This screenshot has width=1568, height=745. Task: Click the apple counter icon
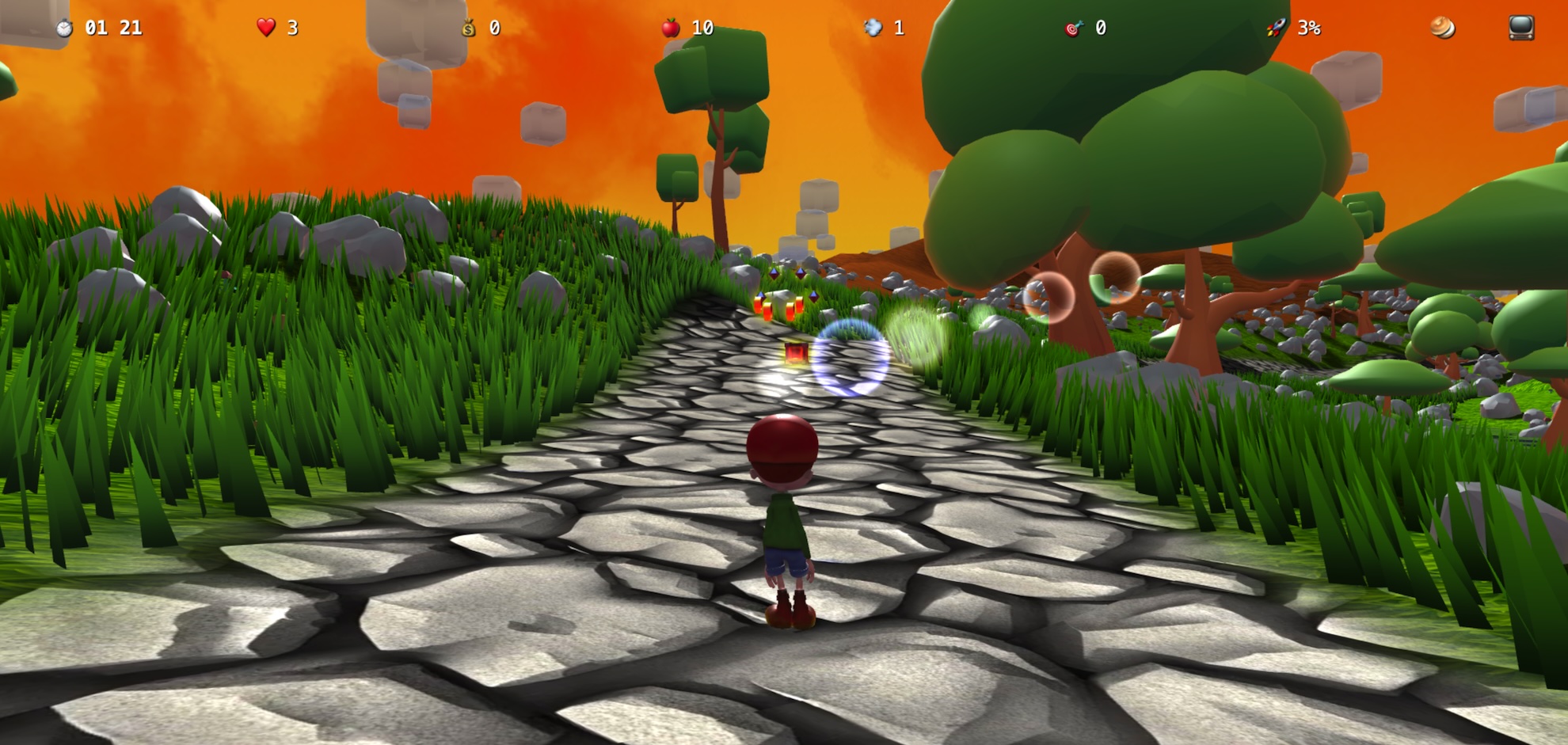point(672,29)
